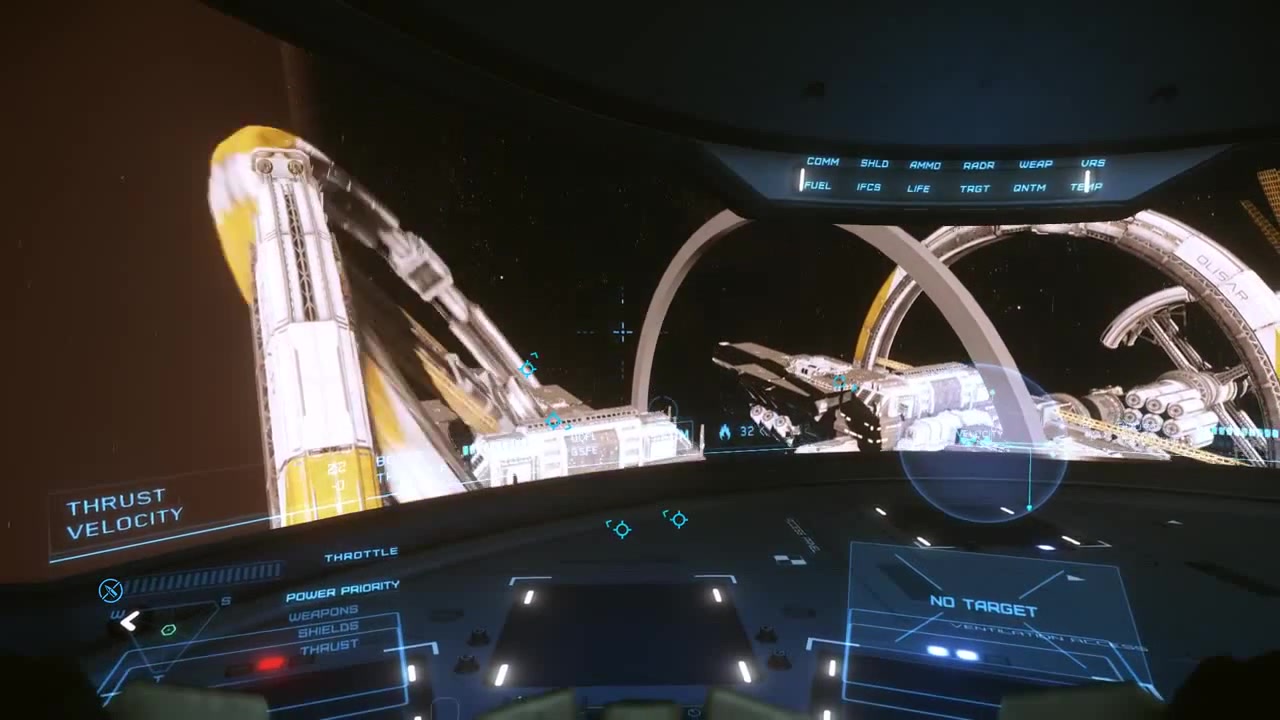Screen dimensions: 1280x720
Task: Click the green marker in the power triangle
Action: click(x=168, y=629)
